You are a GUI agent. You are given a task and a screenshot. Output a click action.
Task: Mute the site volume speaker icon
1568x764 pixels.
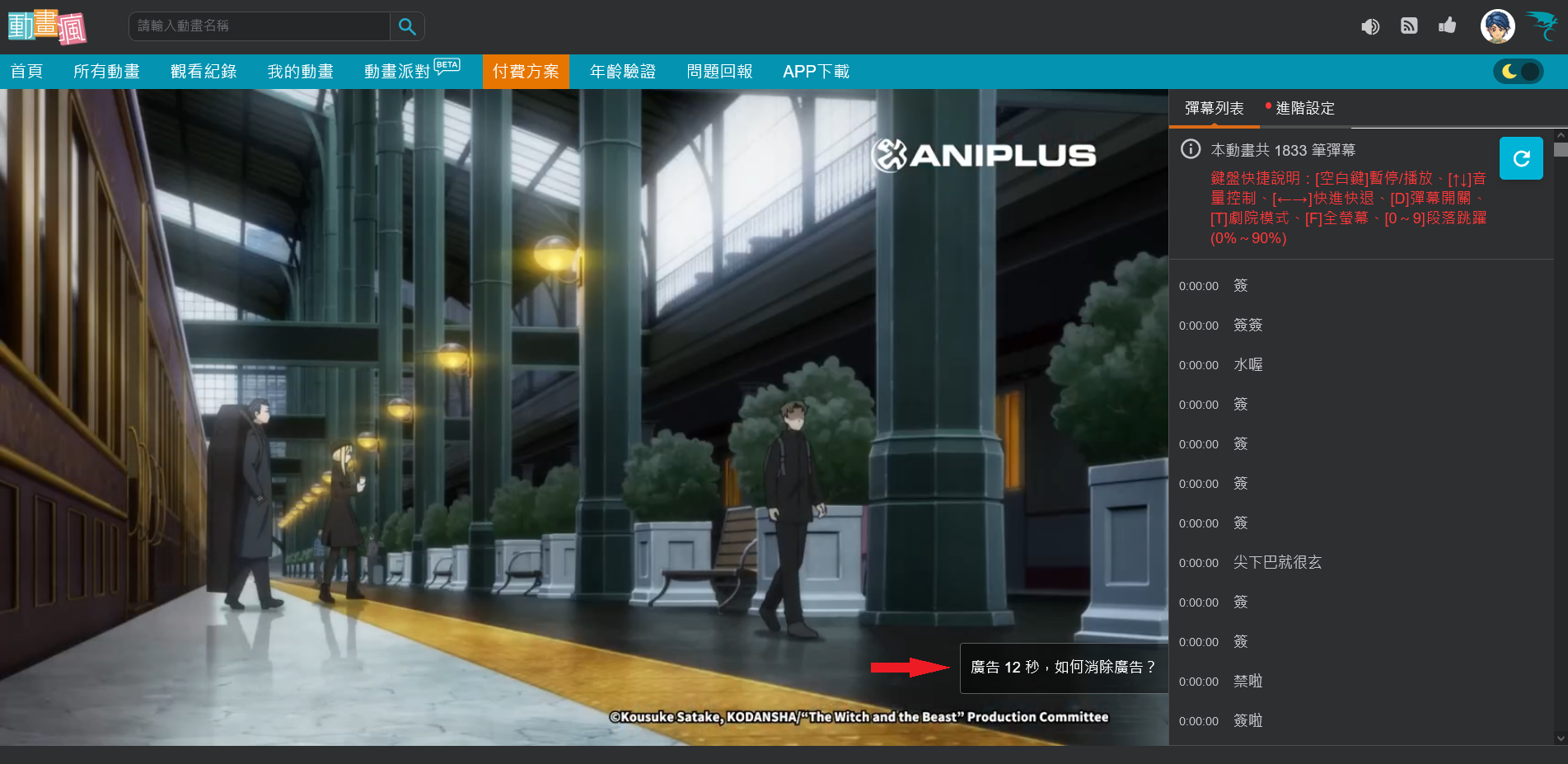point(1371,26)
